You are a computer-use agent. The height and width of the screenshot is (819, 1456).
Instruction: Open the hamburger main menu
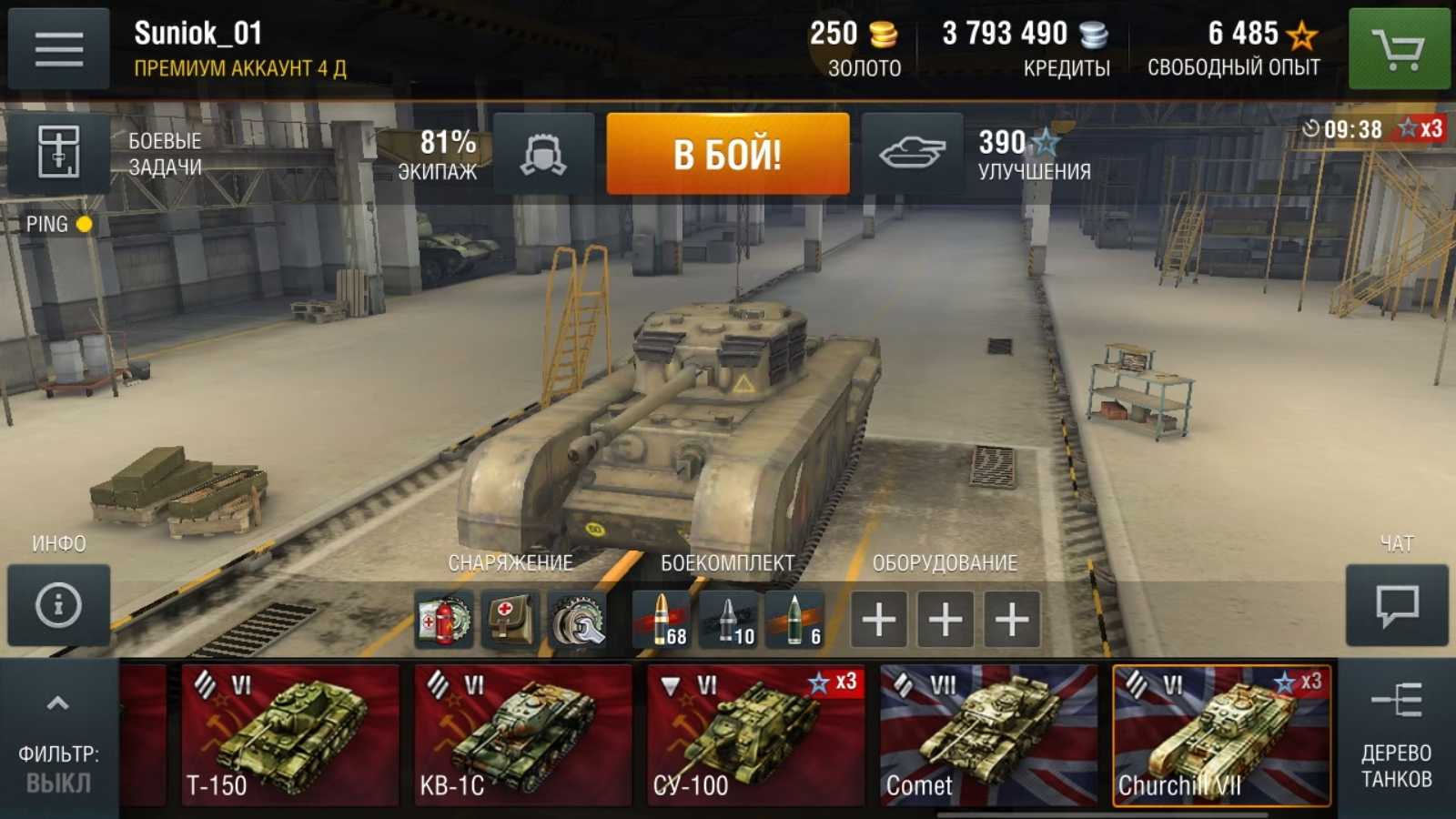tap(58, 49)
